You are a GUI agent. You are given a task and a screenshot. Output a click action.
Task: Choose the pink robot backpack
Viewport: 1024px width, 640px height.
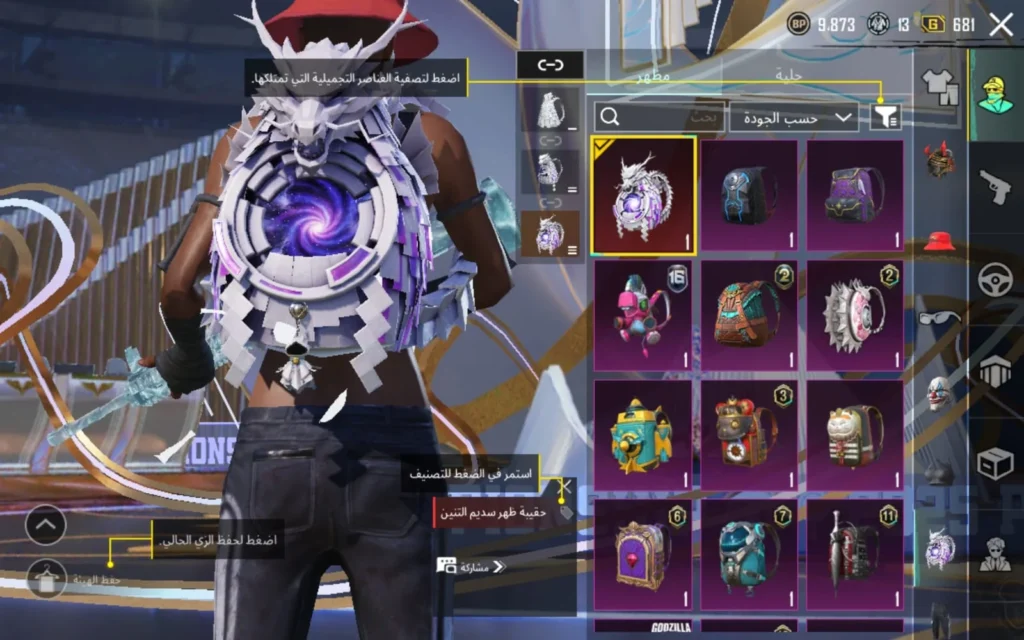[643, 316]
